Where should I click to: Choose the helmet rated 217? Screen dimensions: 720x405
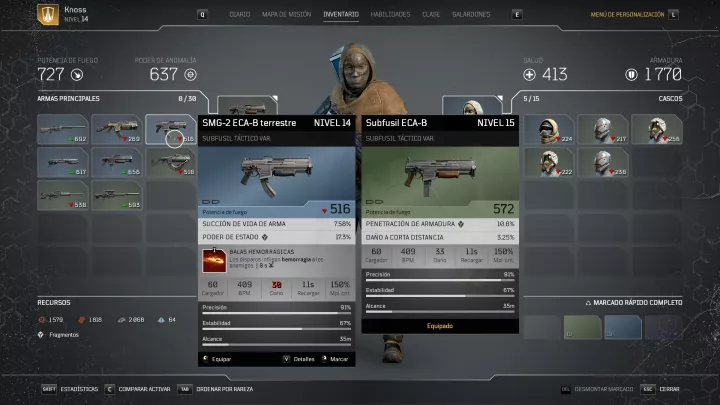coord(609,131)
